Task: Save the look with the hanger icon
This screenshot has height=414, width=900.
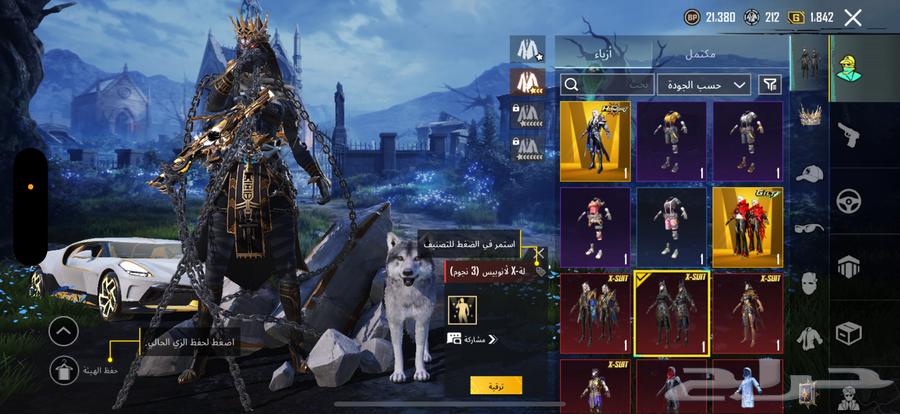Action: click(x=62, y=371)
